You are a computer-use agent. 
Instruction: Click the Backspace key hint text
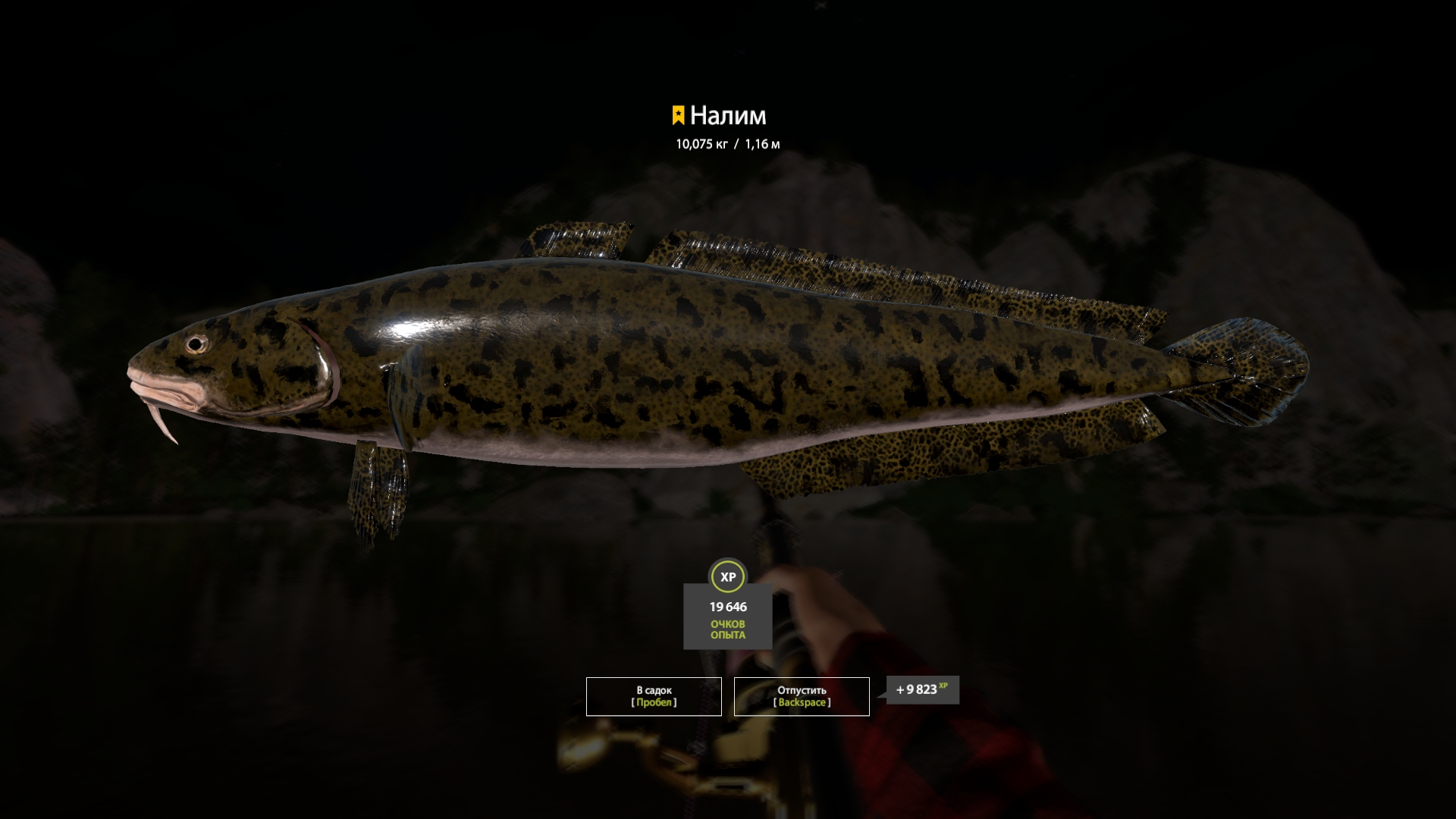coord(802,702)
